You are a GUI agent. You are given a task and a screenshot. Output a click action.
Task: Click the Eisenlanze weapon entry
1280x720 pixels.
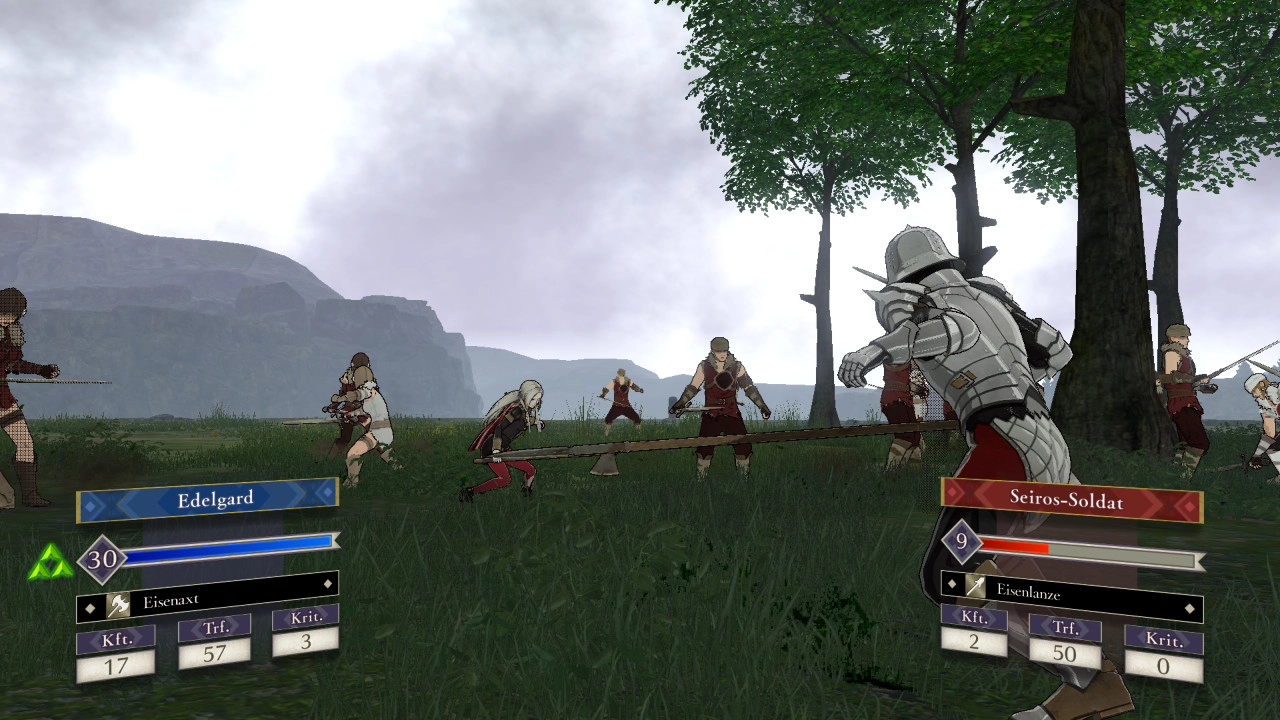tap(1071, 591)
